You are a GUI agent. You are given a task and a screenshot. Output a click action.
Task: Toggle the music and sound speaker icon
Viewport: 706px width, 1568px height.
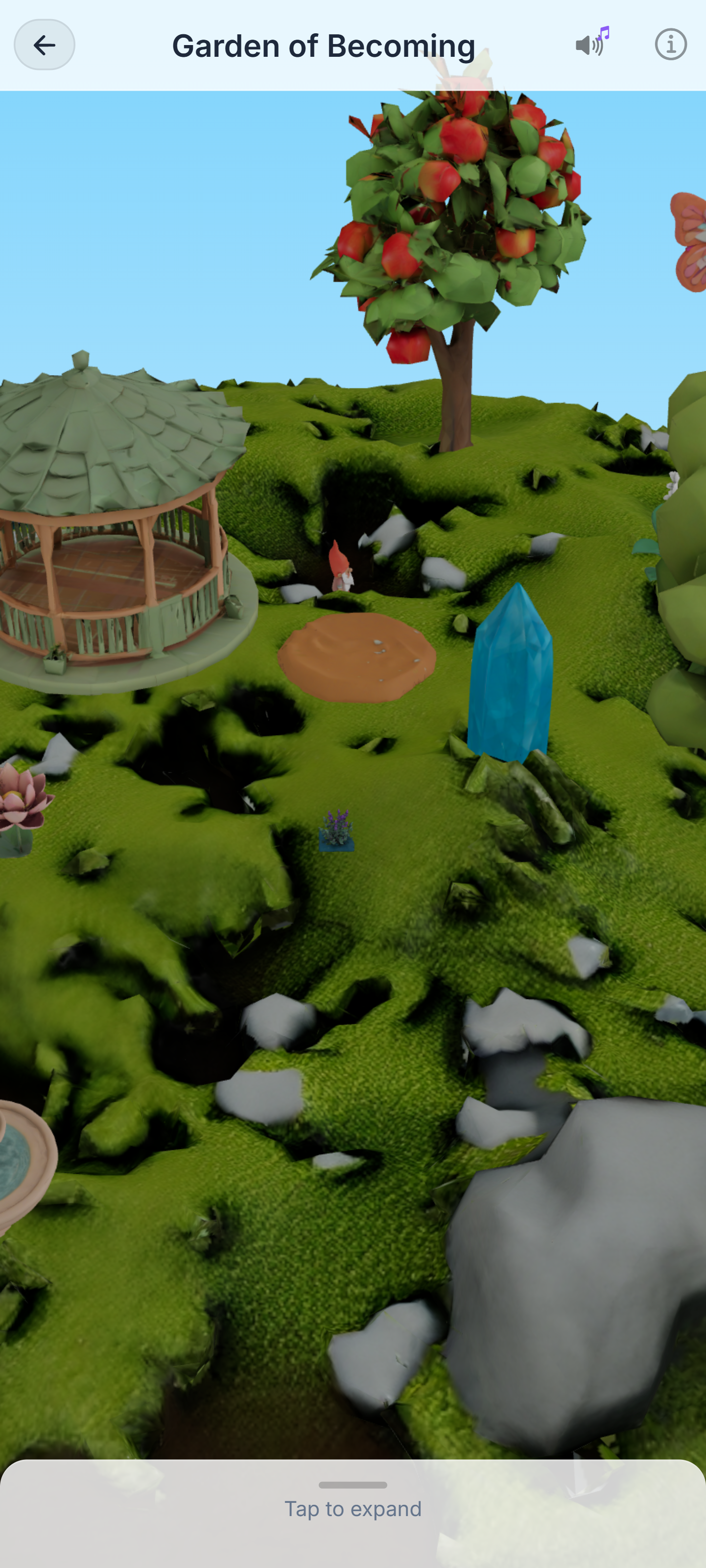(x=591, y=43)
